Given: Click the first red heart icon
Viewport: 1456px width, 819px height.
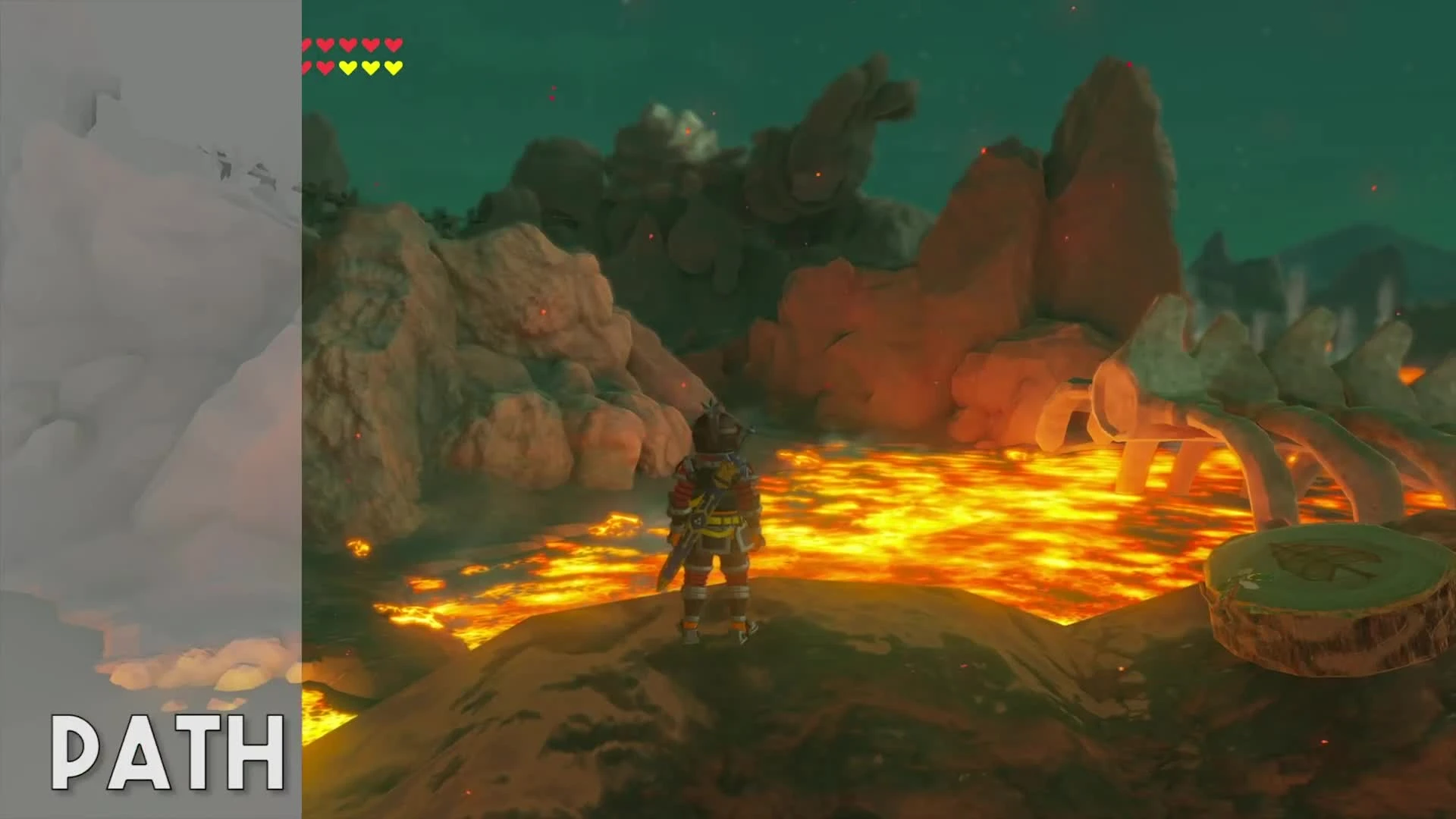Looking at the screenshot, I should [x=306, y=44].
